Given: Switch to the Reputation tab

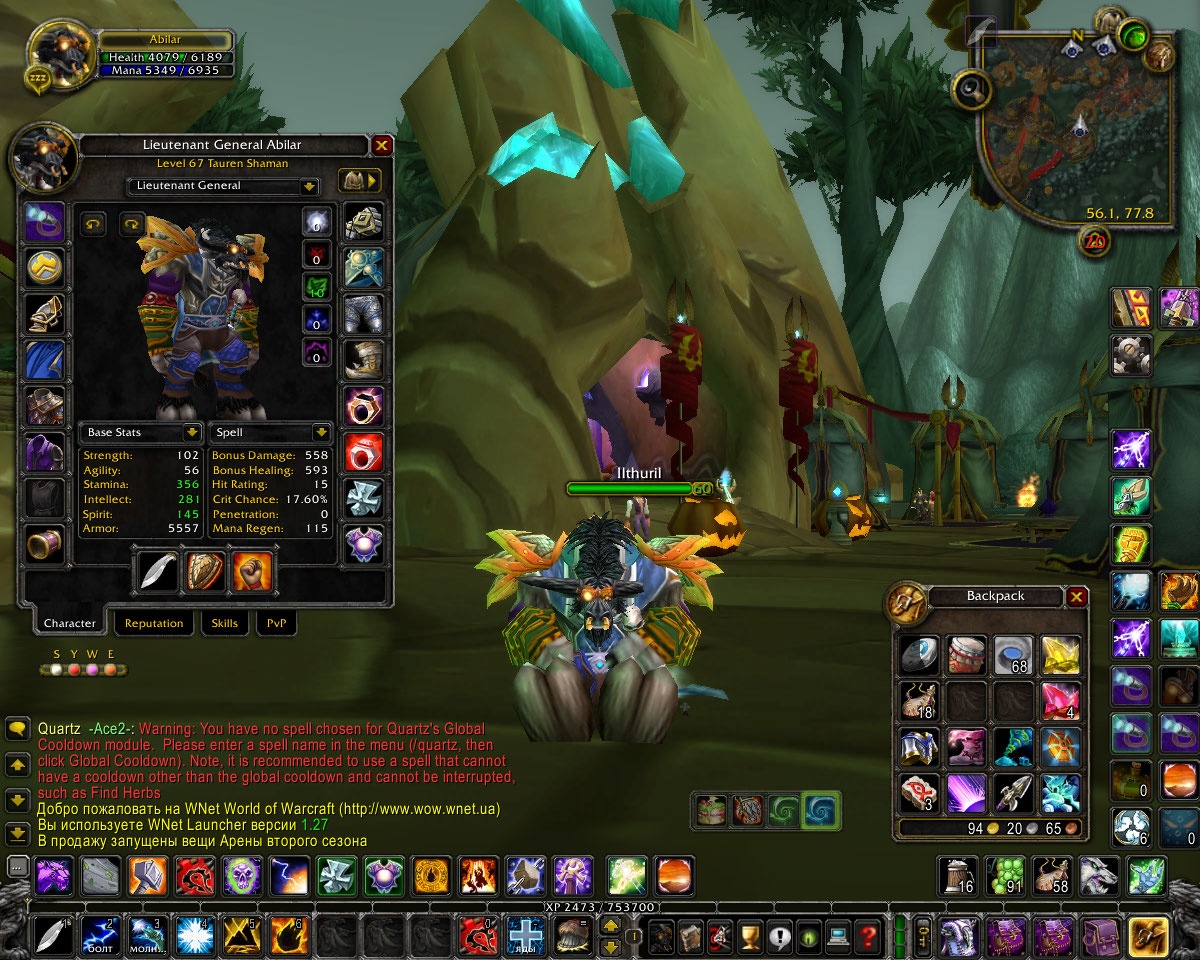Looking at the screenshot, I should click(154, 623).
